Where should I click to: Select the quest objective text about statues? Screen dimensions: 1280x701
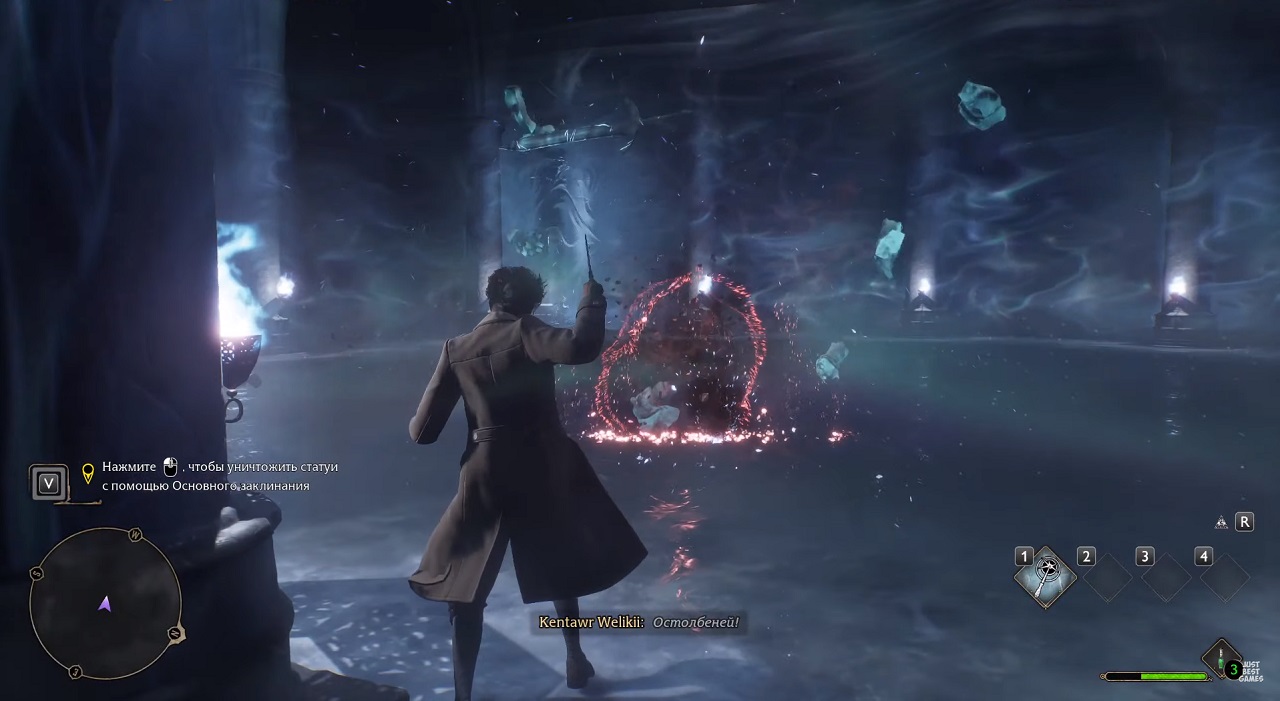tap(220, 476)
